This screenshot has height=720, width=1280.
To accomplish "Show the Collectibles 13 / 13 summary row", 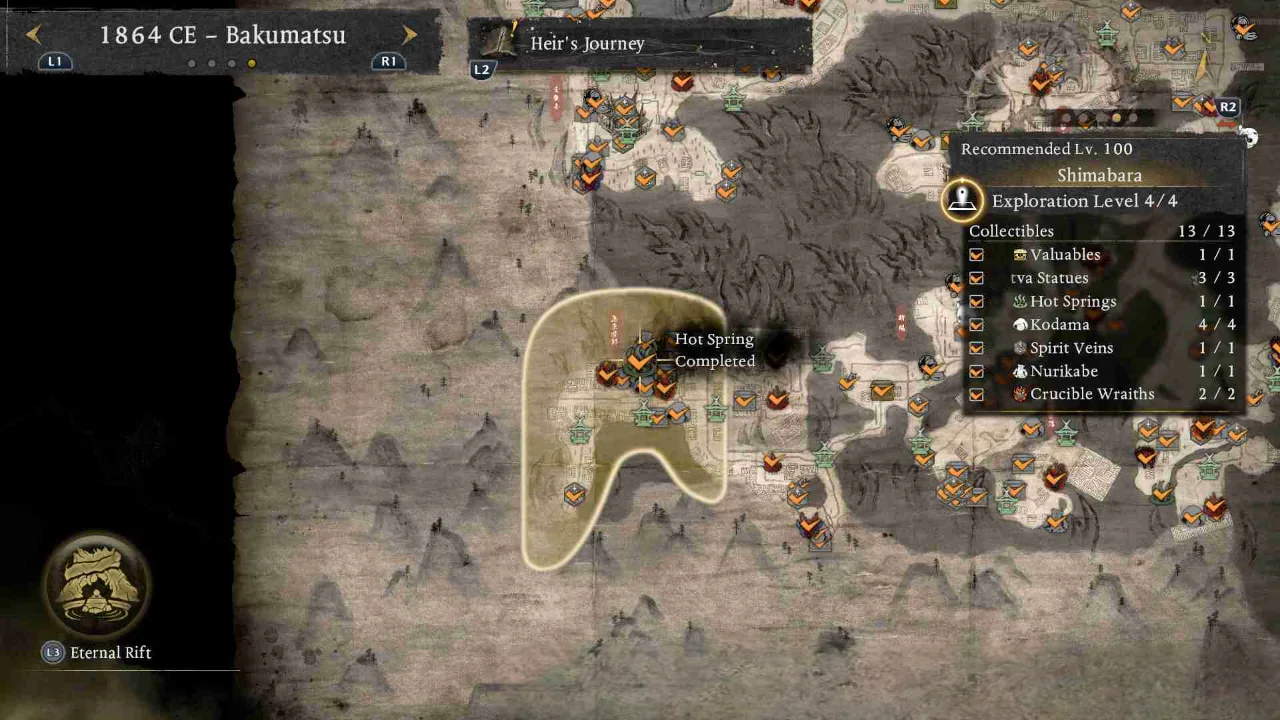I will coord(1100,231).
